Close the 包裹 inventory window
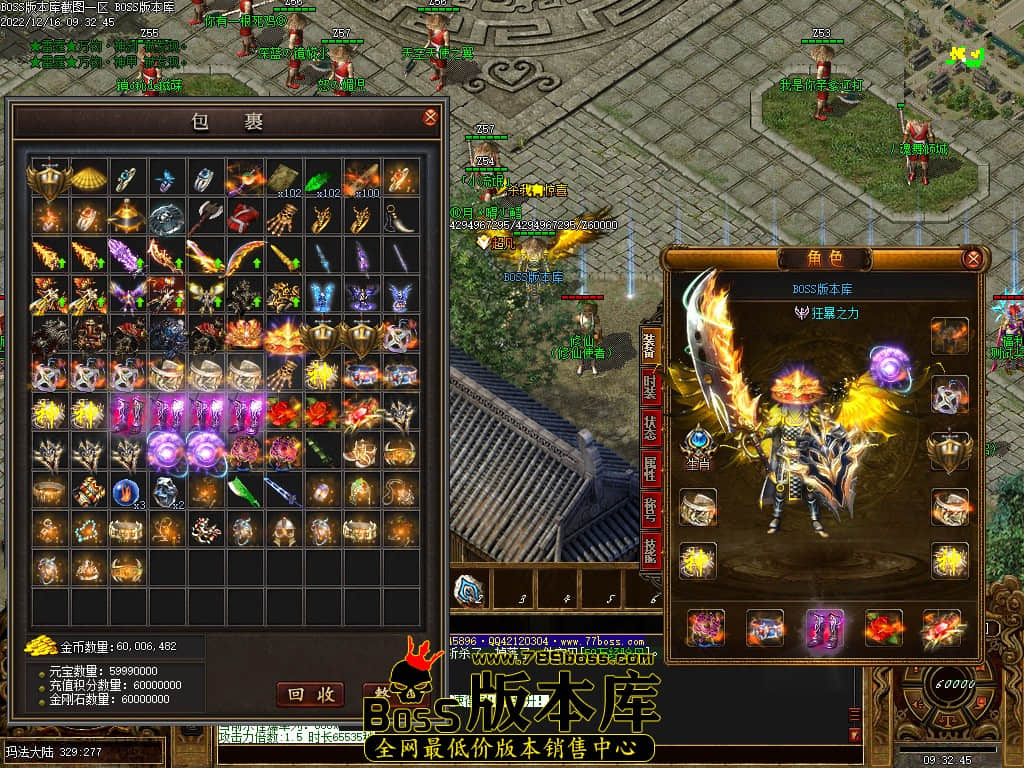This screenshot has height=768, width=1024. (430, 118)
